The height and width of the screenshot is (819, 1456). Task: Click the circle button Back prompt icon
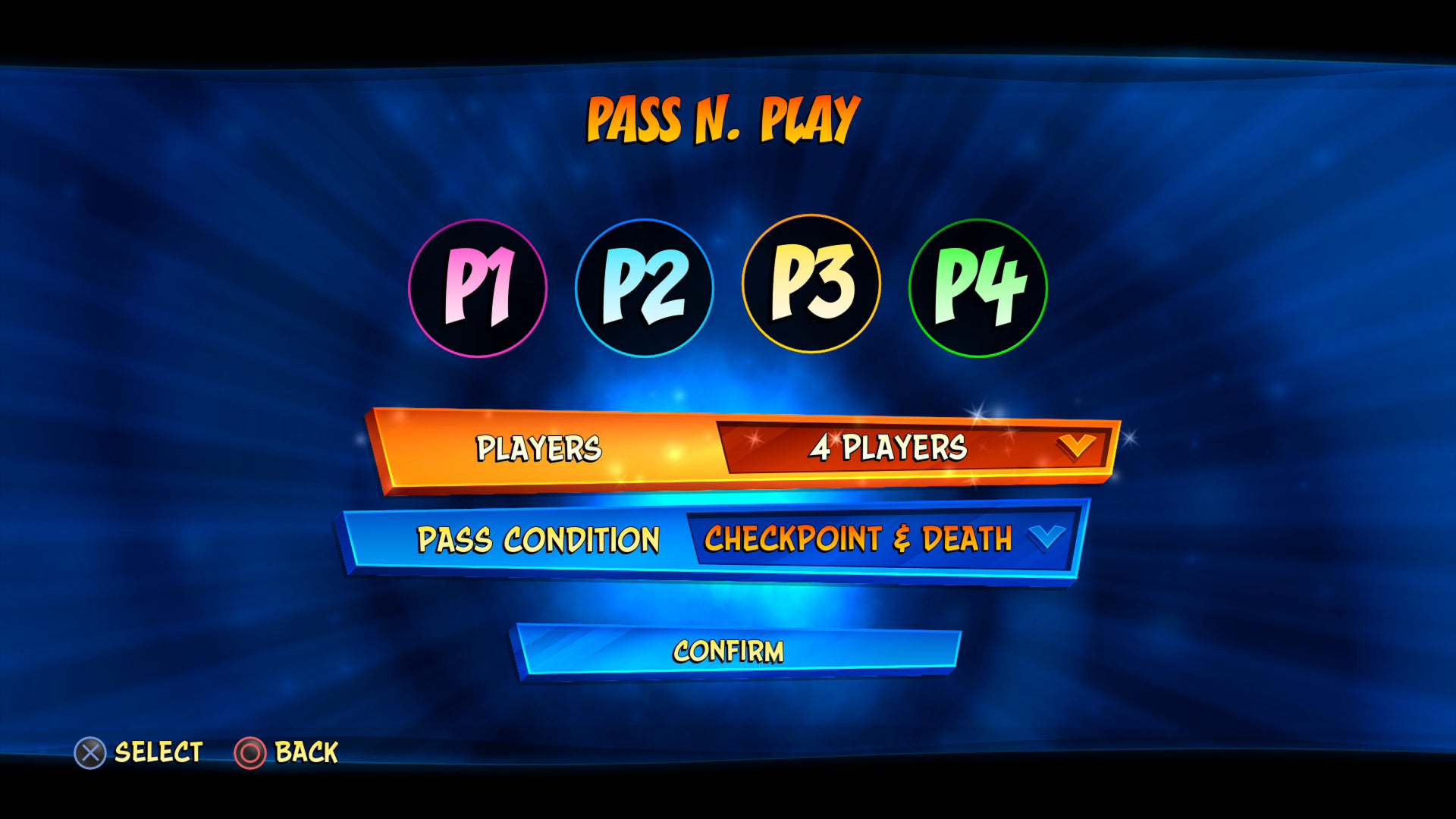[250, 752]
